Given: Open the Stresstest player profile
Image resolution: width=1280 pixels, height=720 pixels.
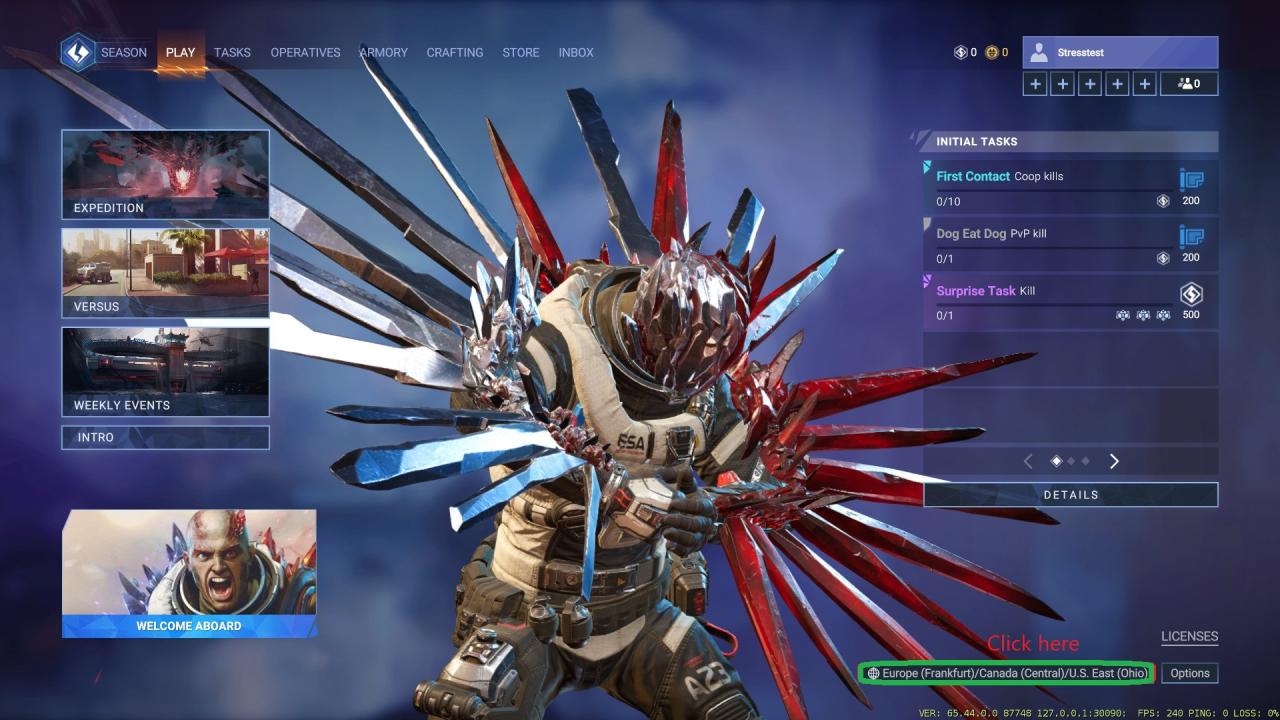Looking at the screenshot, I should tap(1120, 52).
